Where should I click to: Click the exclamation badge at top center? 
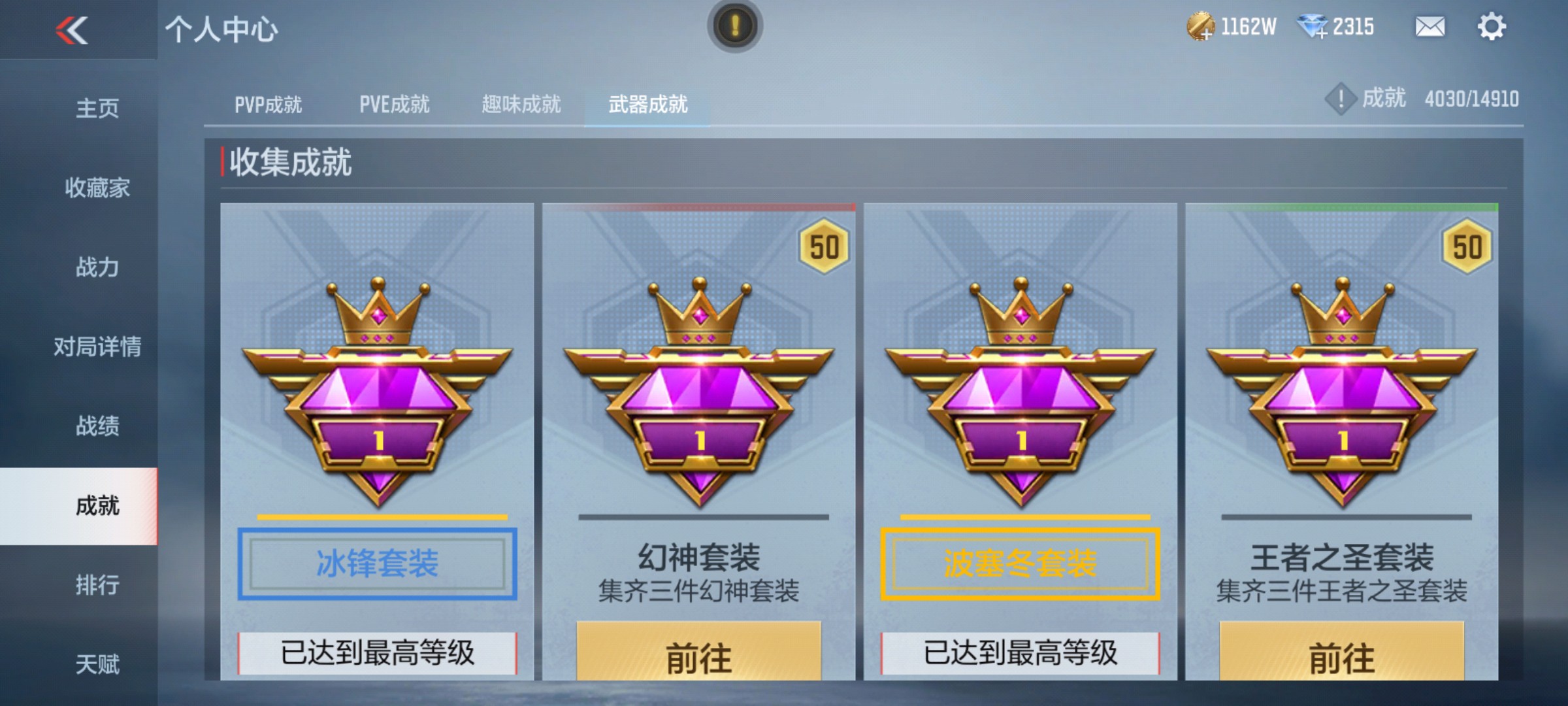click(736, 26)
